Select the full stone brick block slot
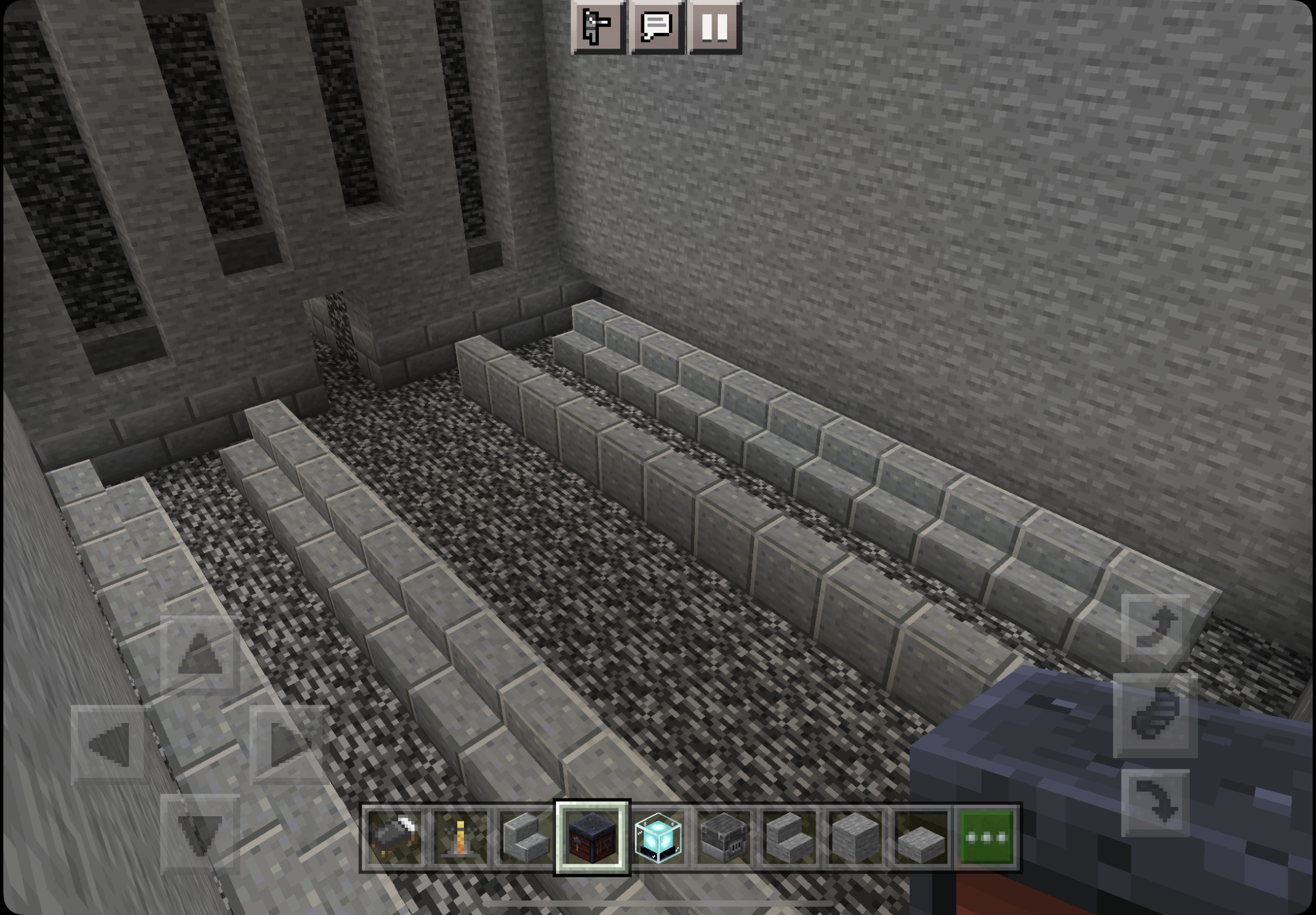Image resolution: width=1316 pixels, height=915 pixels. pyautogui.click(x=855, y=837)
